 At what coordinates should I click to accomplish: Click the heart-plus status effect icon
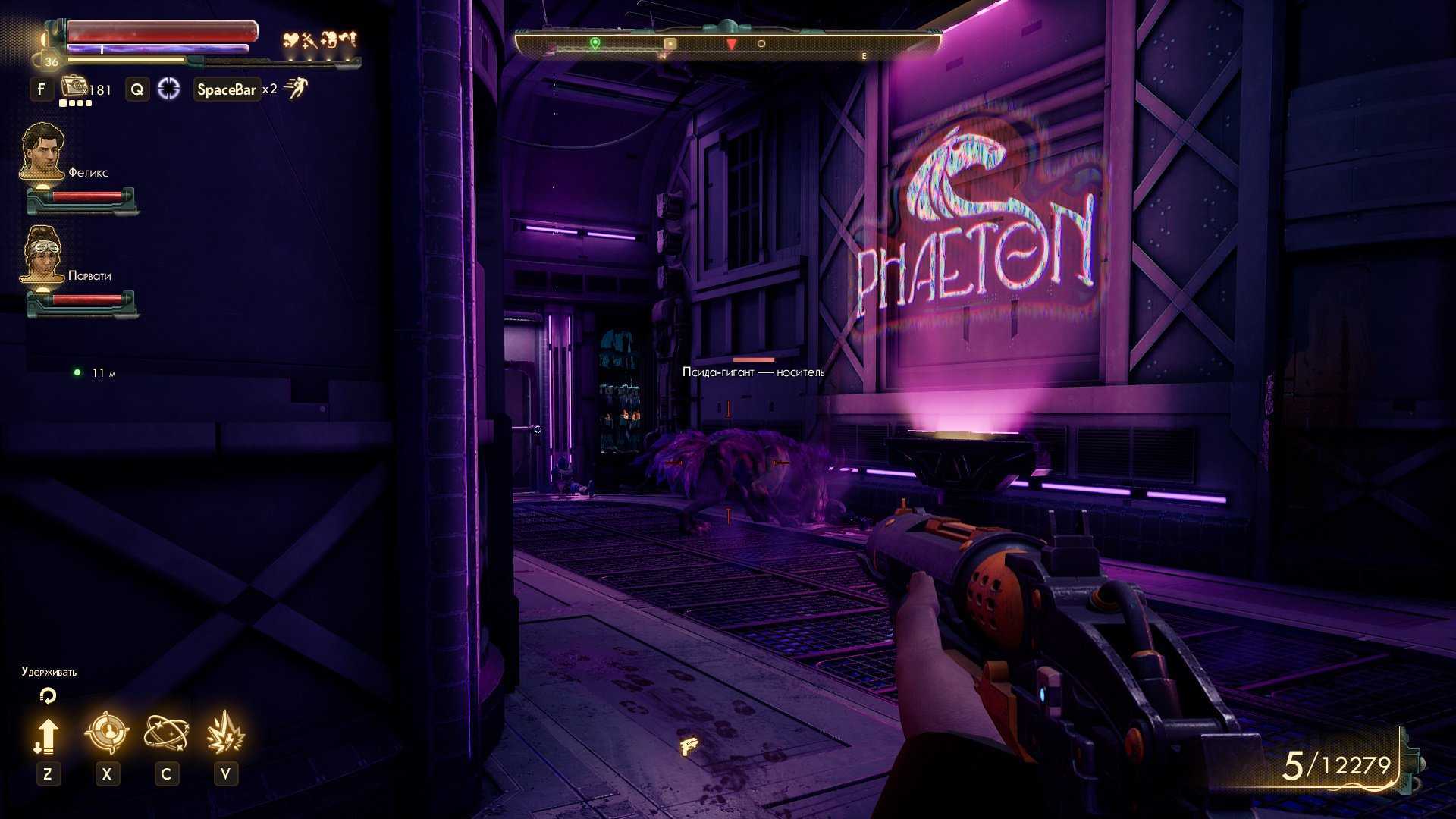pos(290,39)
